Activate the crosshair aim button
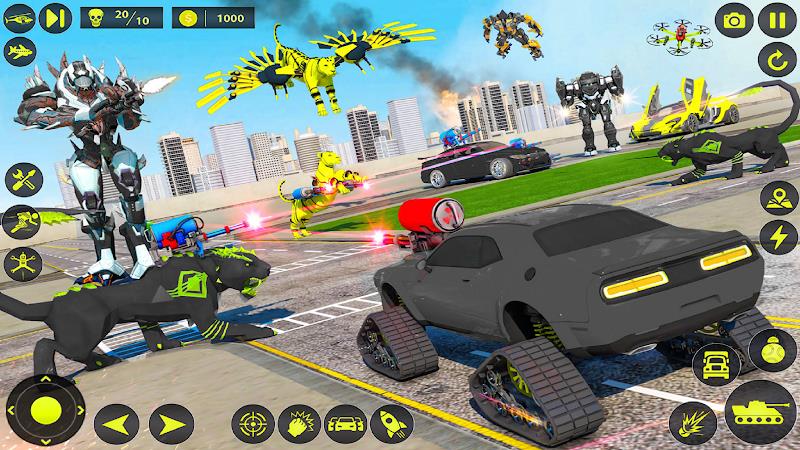Image resolution: width=800 pixels, height=450 pixels. (251, 421)
